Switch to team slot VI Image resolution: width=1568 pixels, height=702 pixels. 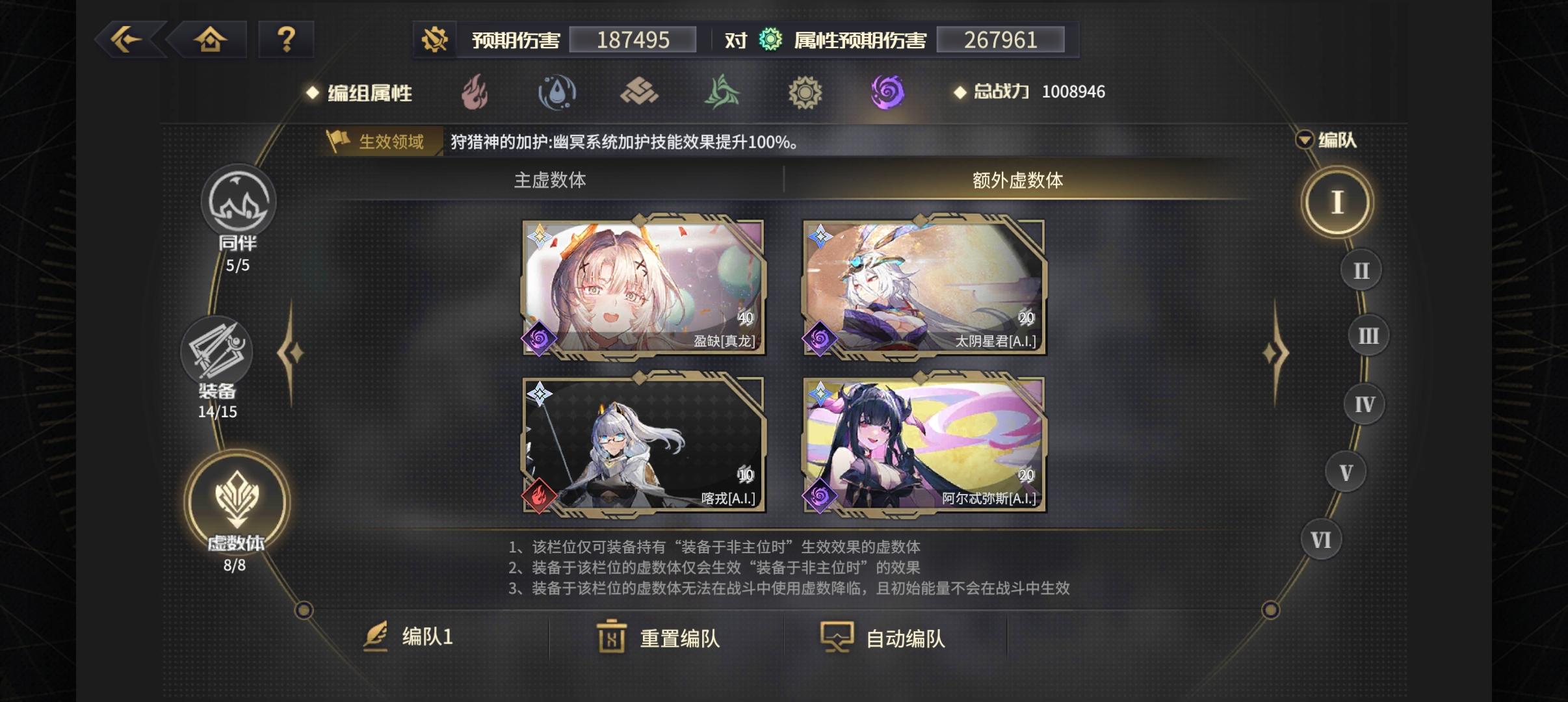point(1321,539)
